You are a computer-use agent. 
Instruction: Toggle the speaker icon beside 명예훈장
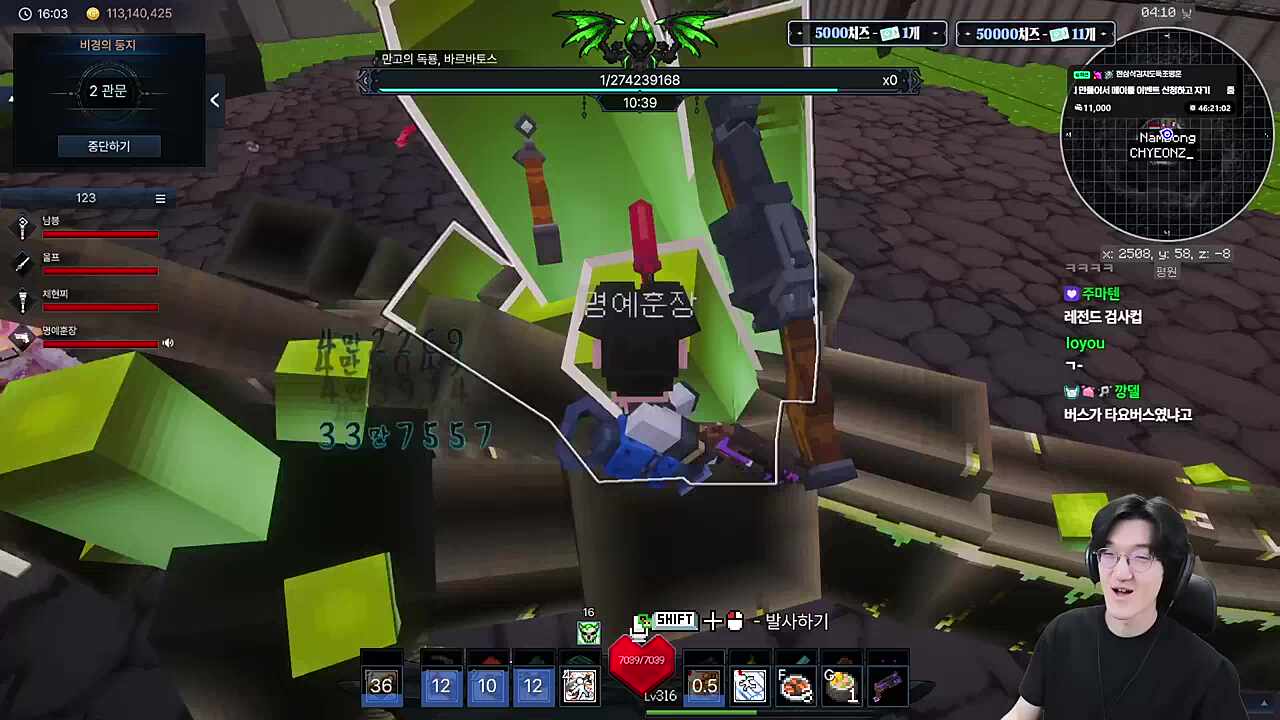(168, 343)
